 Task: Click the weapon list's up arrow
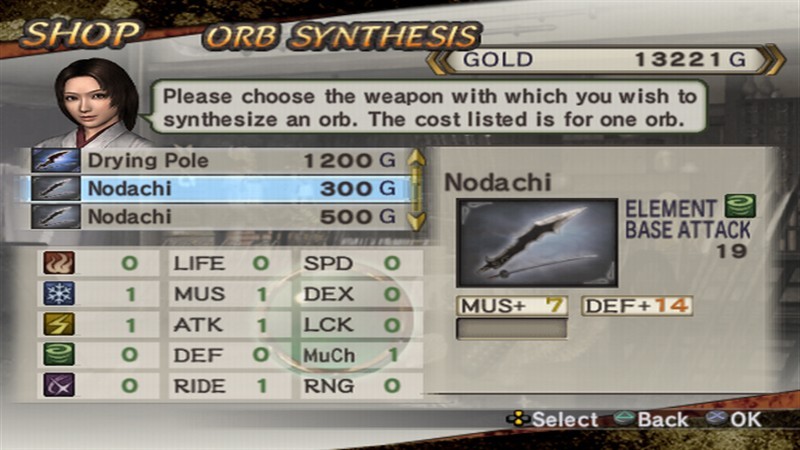click(x=417, y=157)
